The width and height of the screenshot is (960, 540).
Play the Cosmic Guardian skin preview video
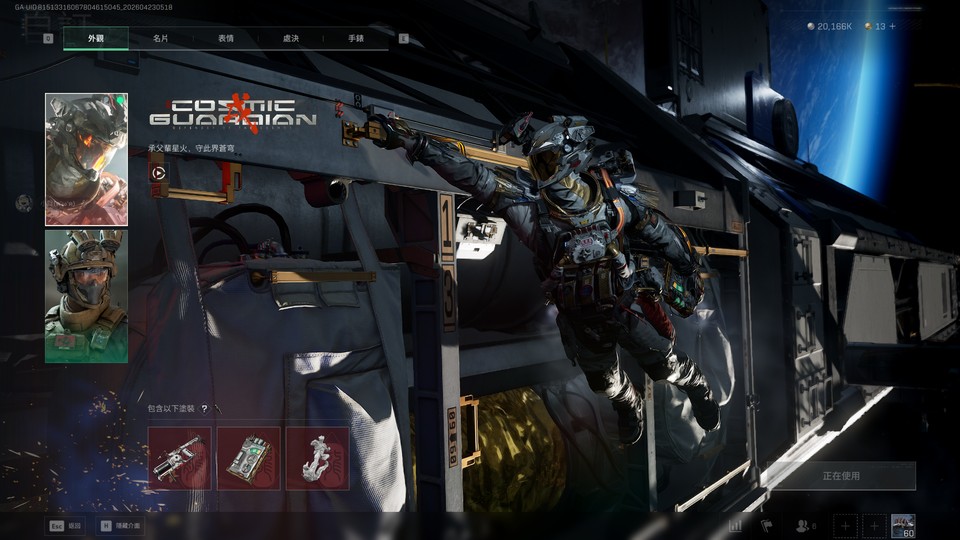point(158,172)
